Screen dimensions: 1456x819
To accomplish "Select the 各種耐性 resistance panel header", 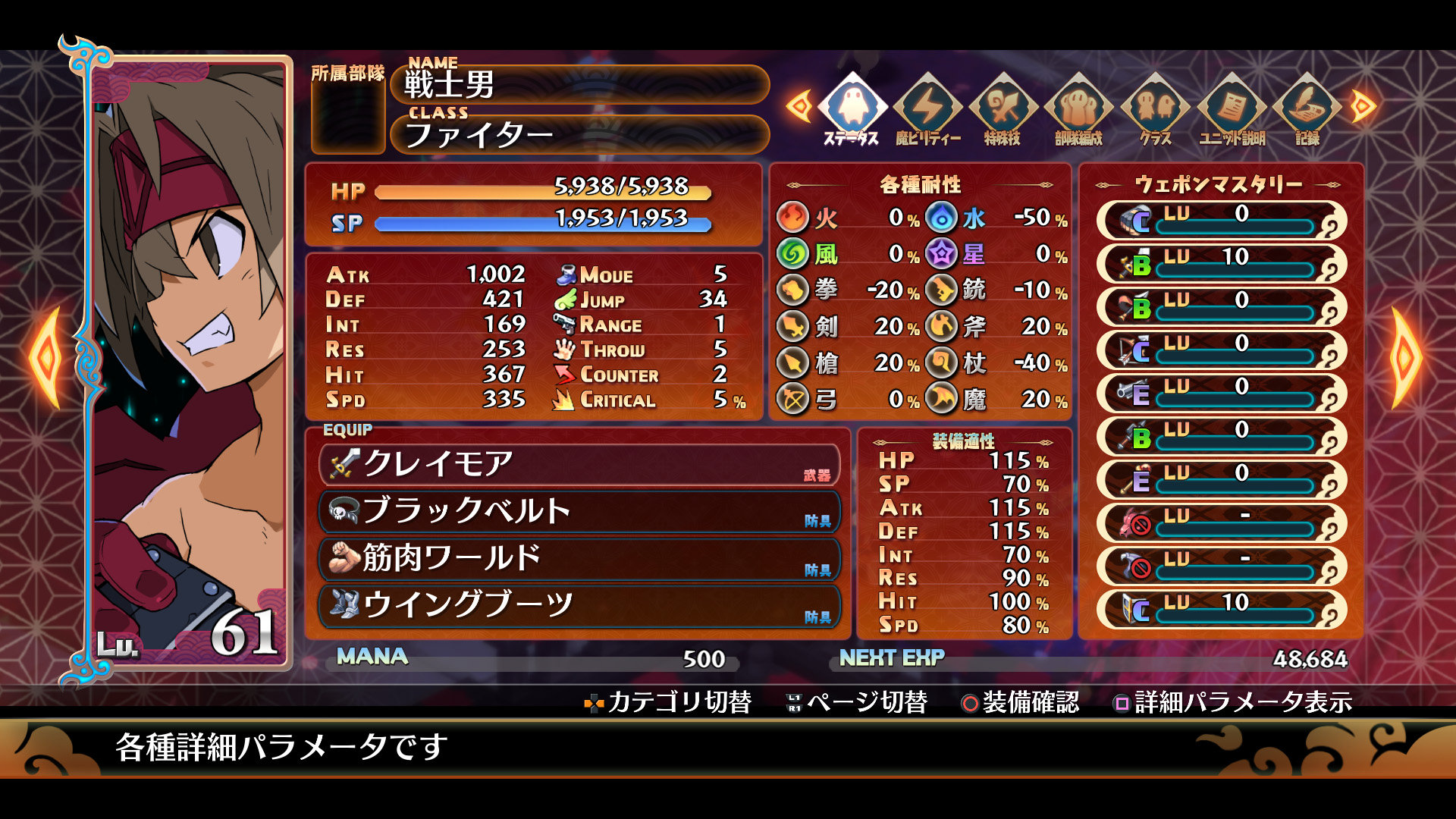I will click(921, 182).
